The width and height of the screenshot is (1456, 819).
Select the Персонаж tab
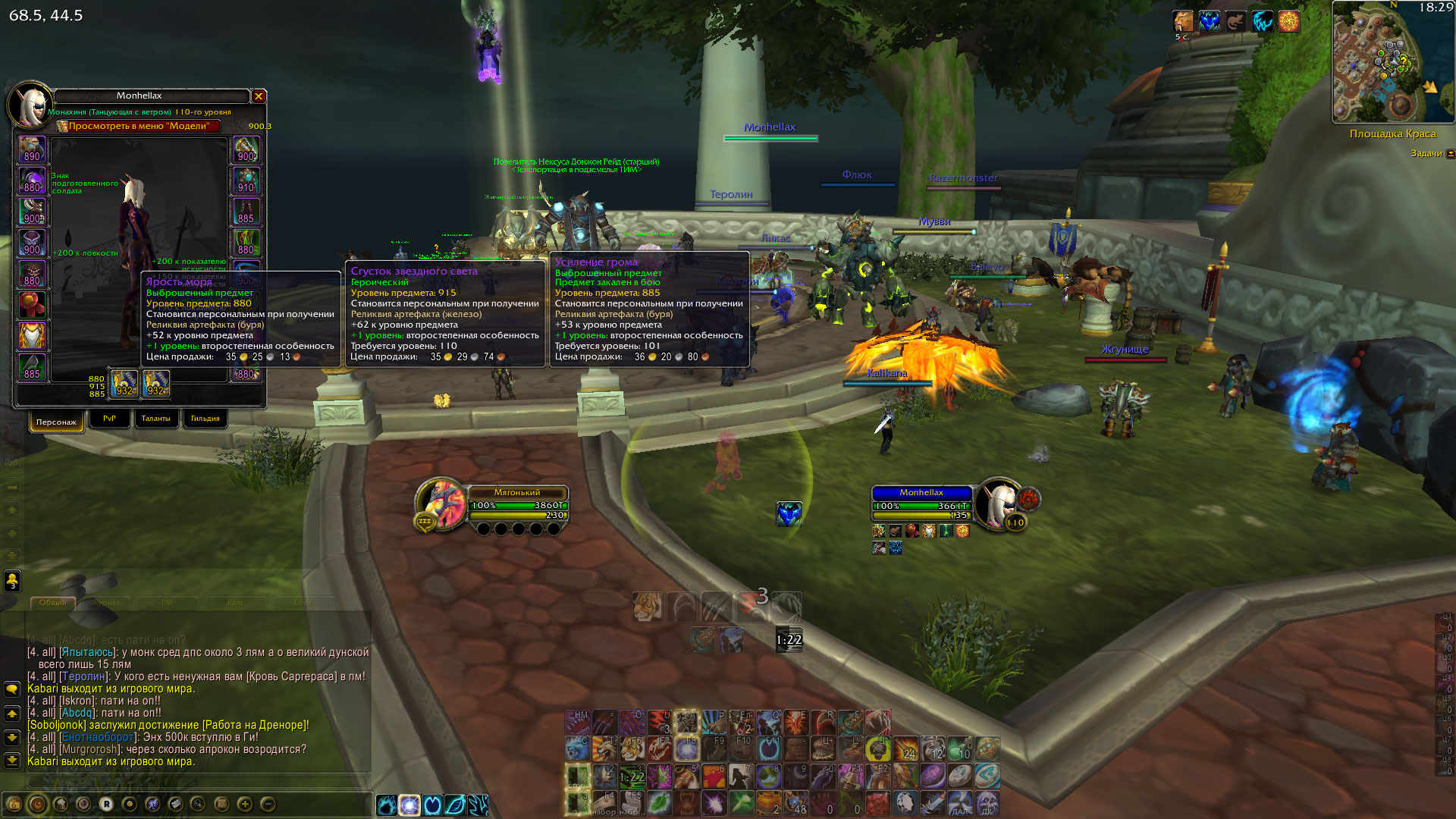(56, 422)
